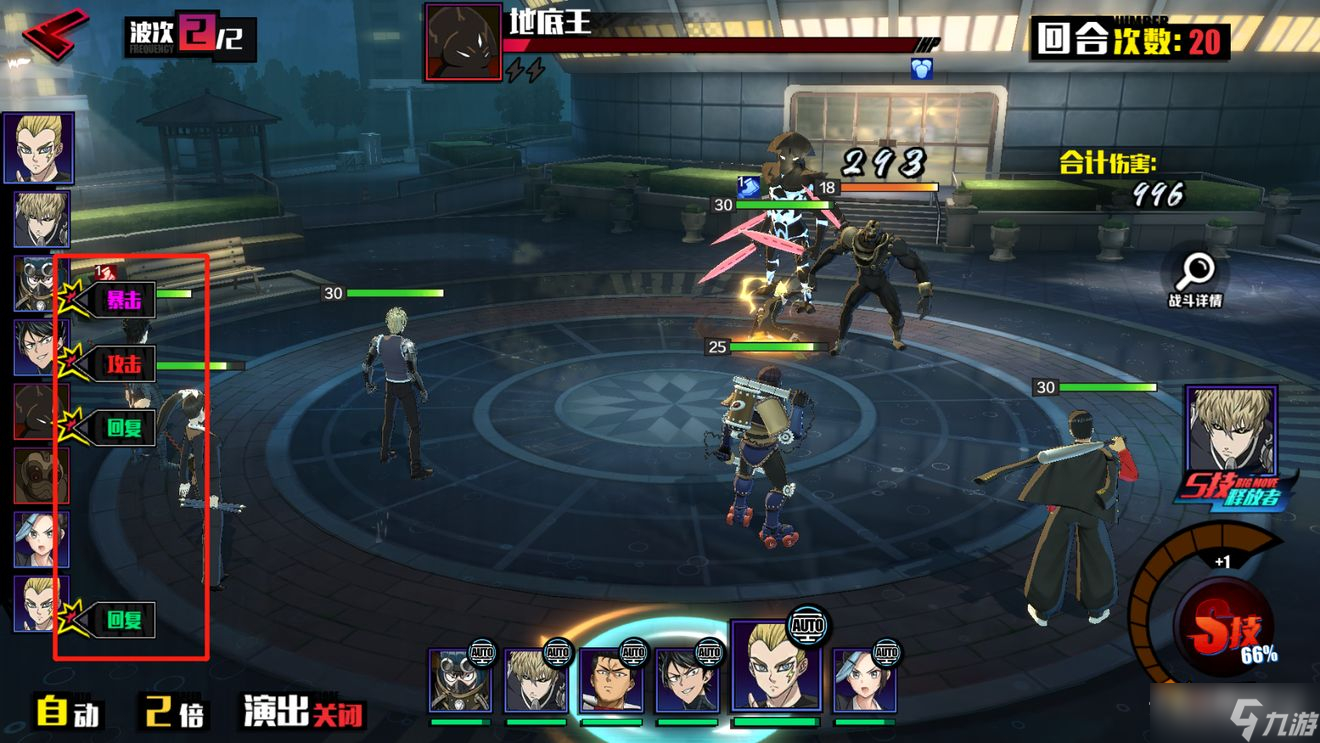The image size is (1320, 743).
Task: Select the 地底王 boss portrait
Action: (x=463, y=42)
